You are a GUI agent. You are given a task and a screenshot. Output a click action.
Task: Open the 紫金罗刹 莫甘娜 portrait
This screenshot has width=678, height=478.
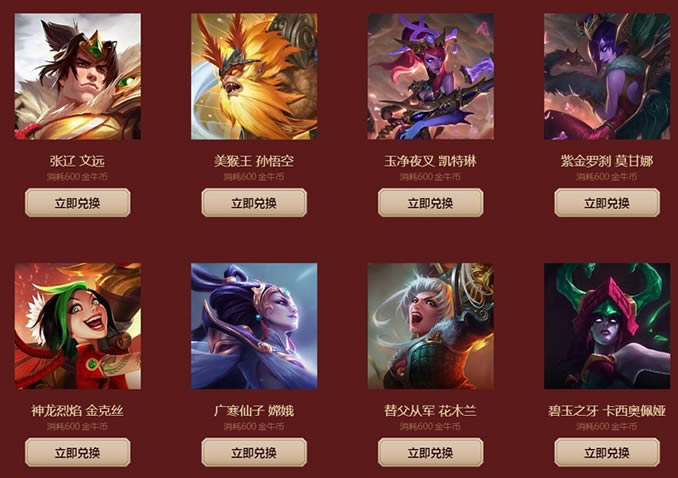click(607, 76)
